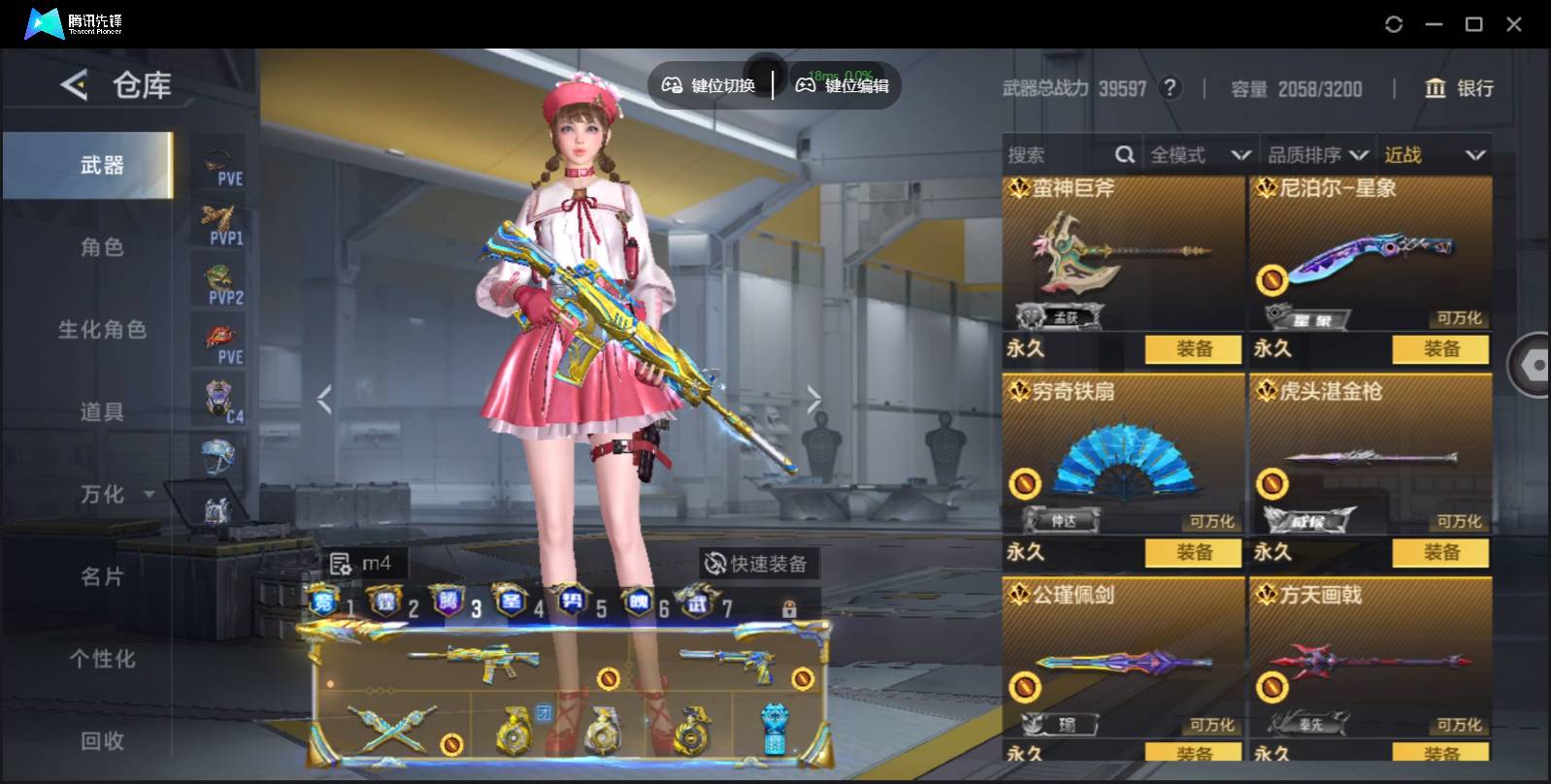
Task: Open the 名片 section
Action: click(x=102, y=577)
